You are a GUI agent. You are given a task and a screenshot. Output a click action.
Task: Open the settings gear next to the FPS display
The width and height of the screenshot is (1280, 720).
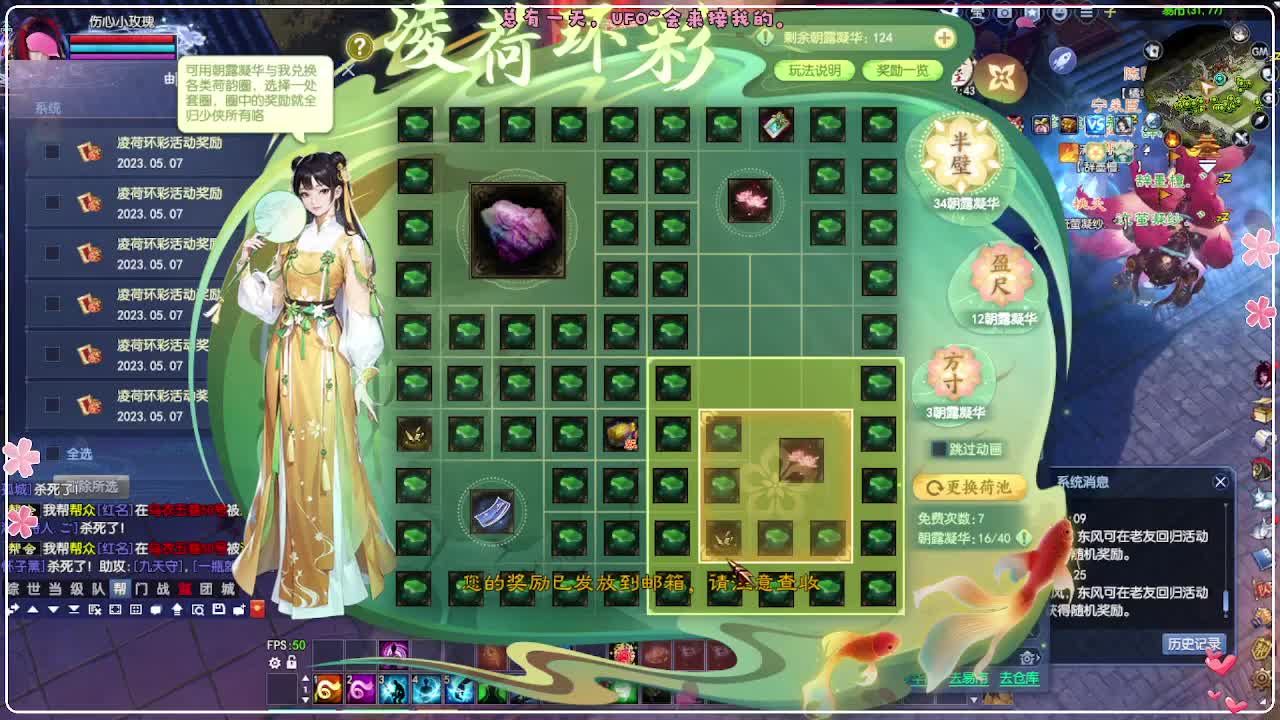coord(274,663)
